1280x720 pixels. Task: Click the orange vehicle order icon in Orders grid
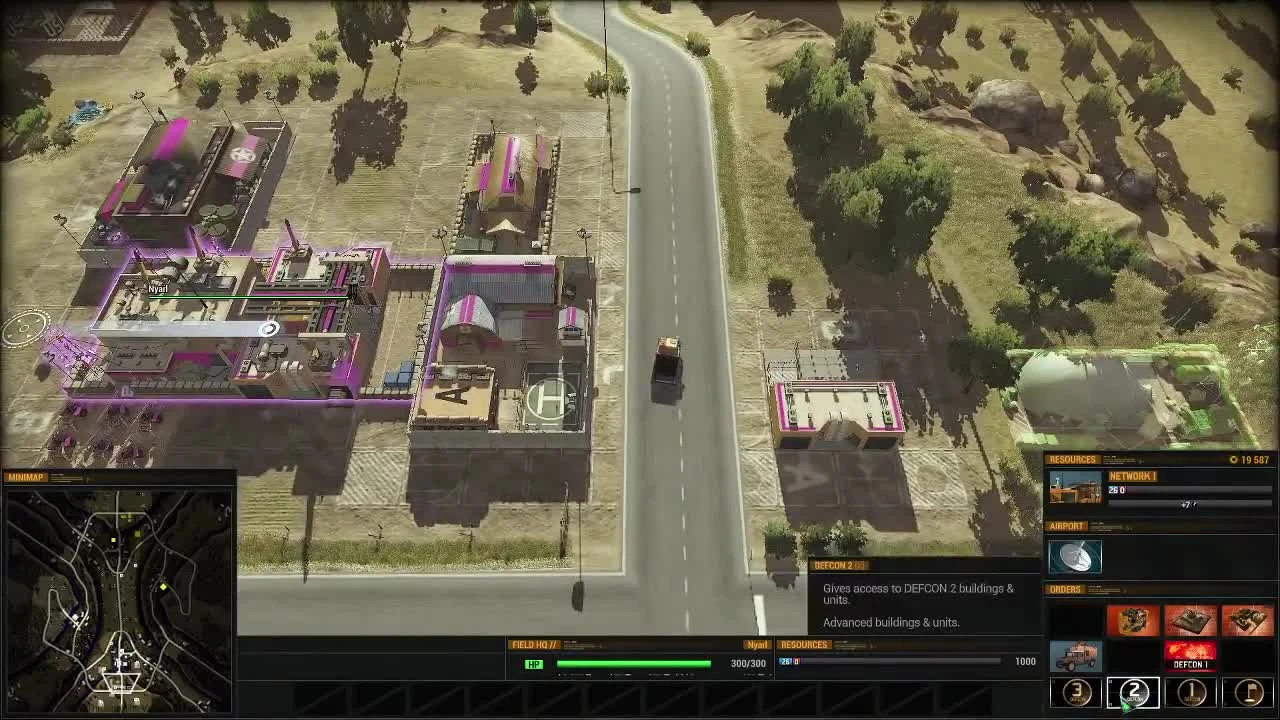[x=1132, y=620]
